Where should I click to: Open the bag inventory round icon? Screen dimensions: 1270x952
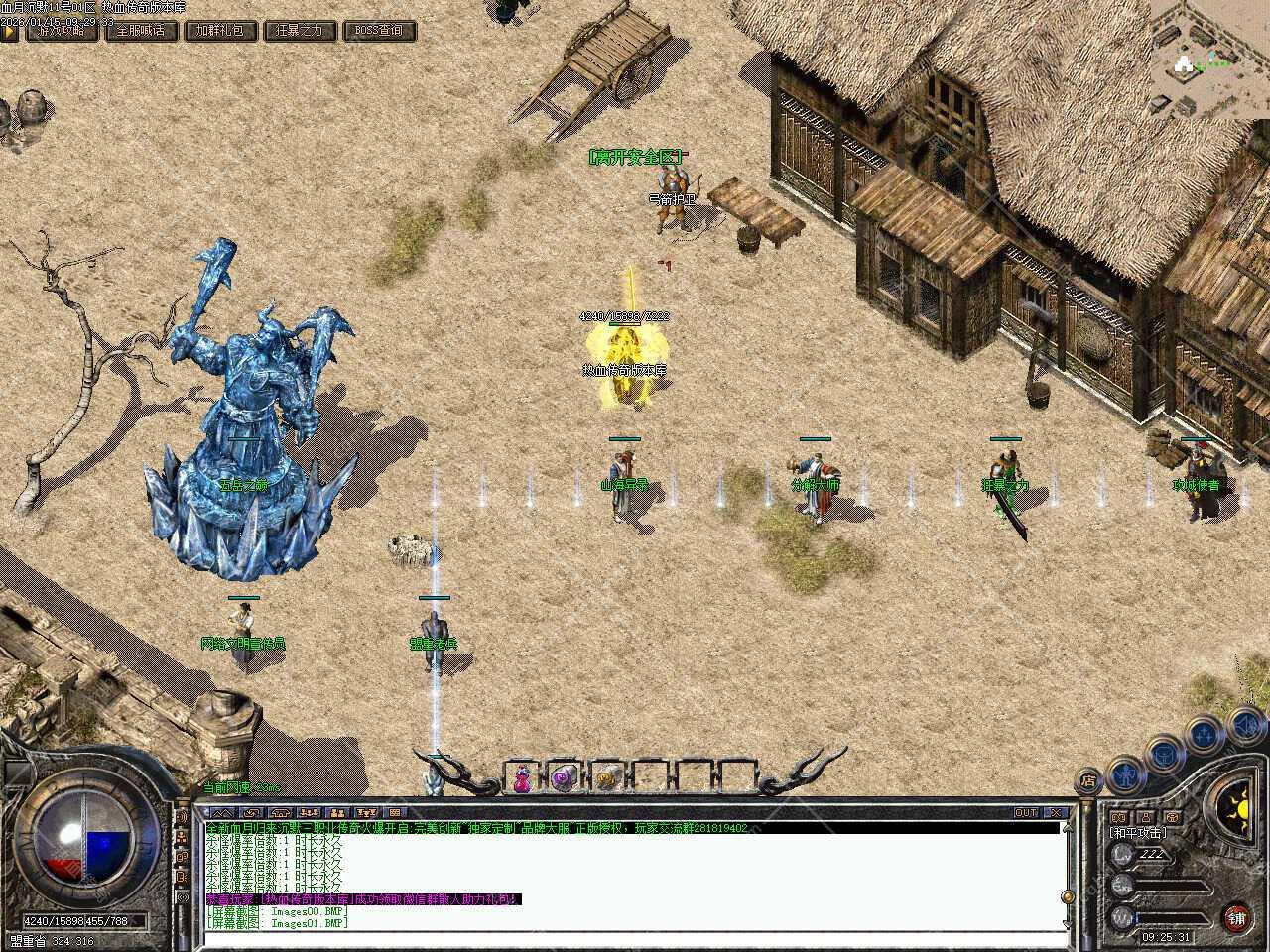pos(1164,754)
